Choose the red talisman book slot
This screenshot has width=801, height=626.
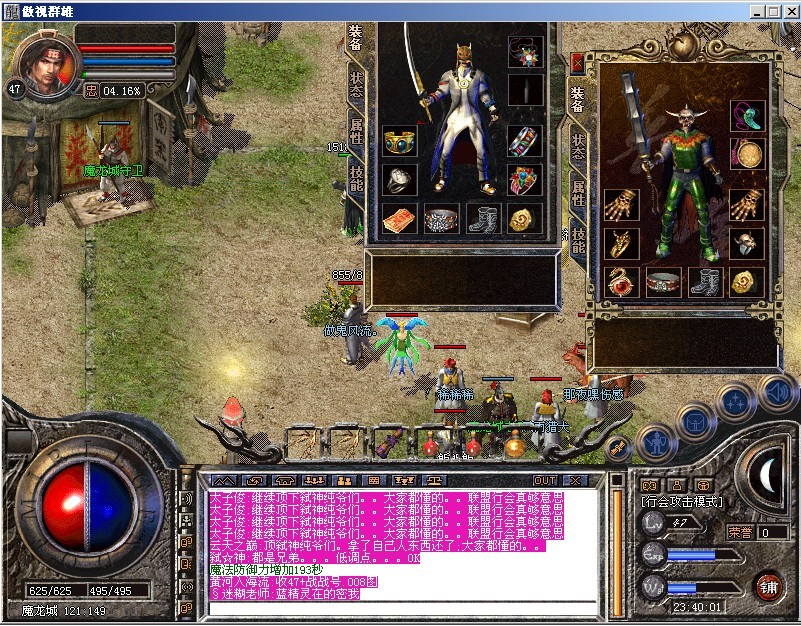click(400, 219)
